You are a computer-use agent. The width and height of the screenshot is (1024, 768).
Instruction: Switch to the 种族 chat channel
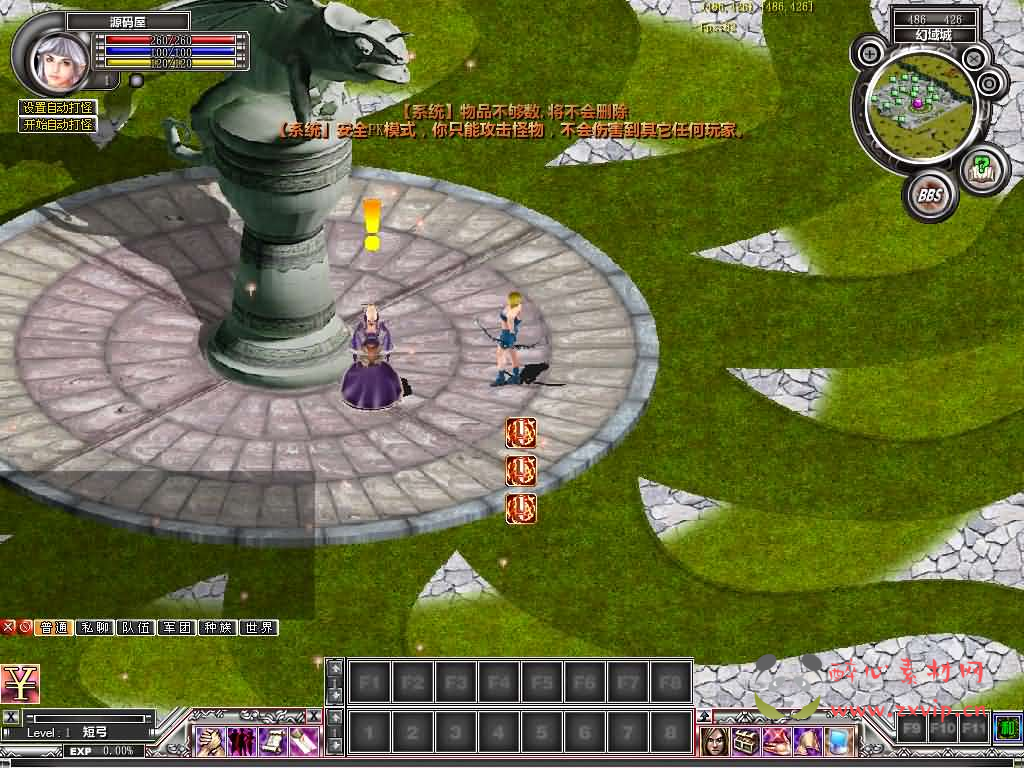pos(218,628)
